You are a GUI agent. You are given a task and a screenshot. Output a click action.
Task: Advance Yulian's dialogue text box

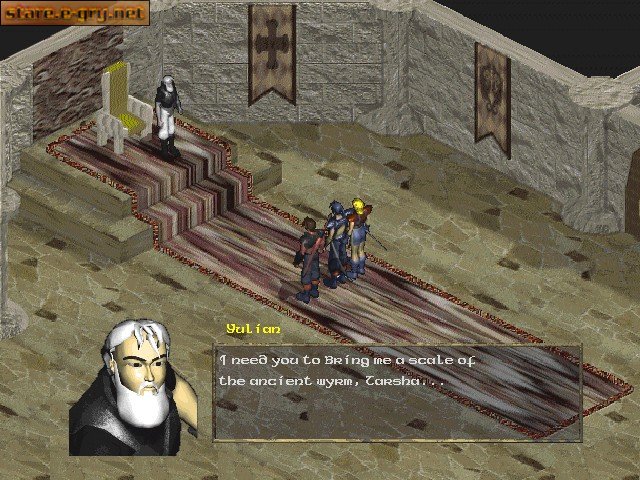point(397,393)
